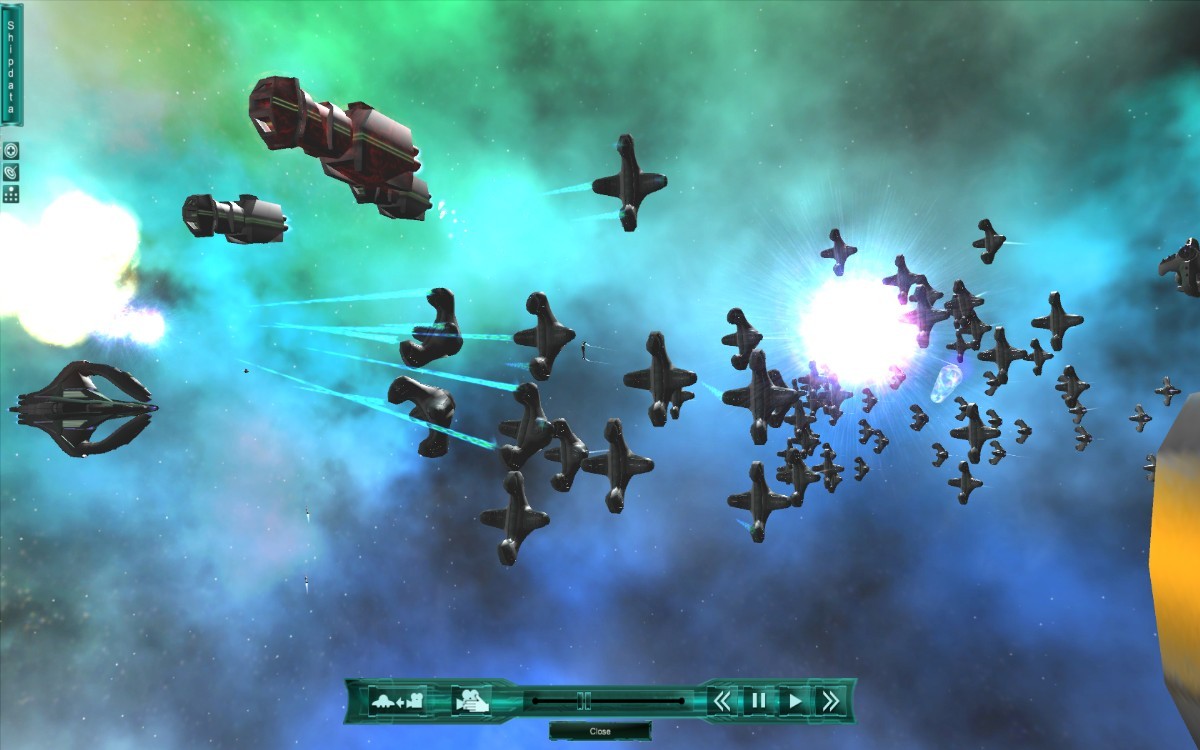Select the radar target icon
The height and width of the screenshot is (750, 1200).
(x=11, y=172)
